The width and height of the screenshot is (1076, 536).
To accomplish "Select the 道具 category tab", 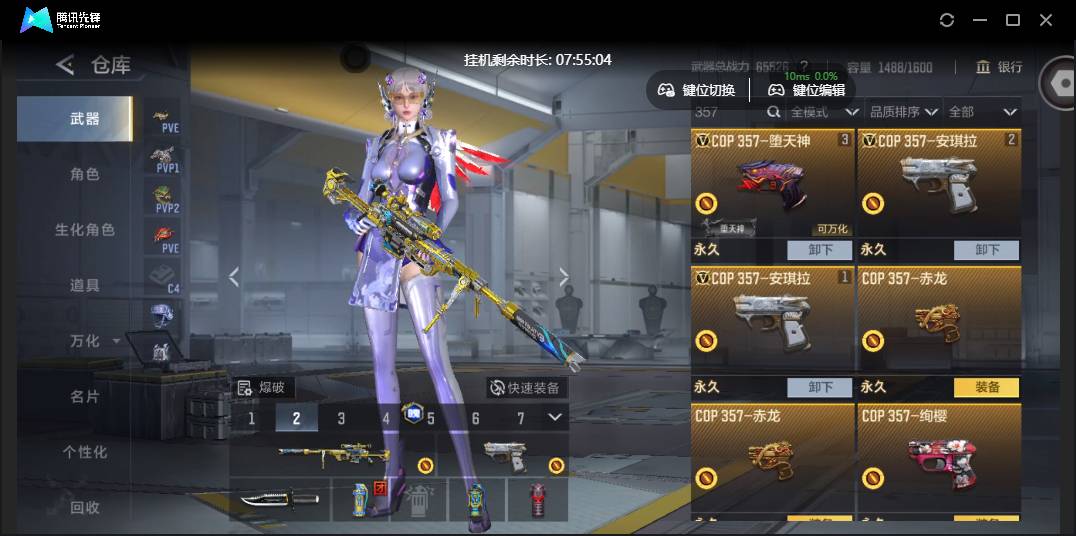I will point(85,285).
